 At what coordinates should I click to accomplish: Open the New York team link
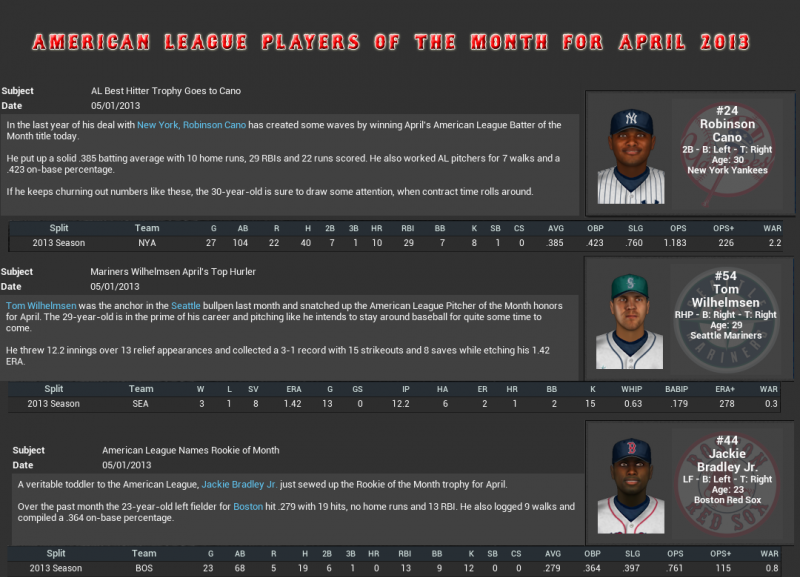157,125
